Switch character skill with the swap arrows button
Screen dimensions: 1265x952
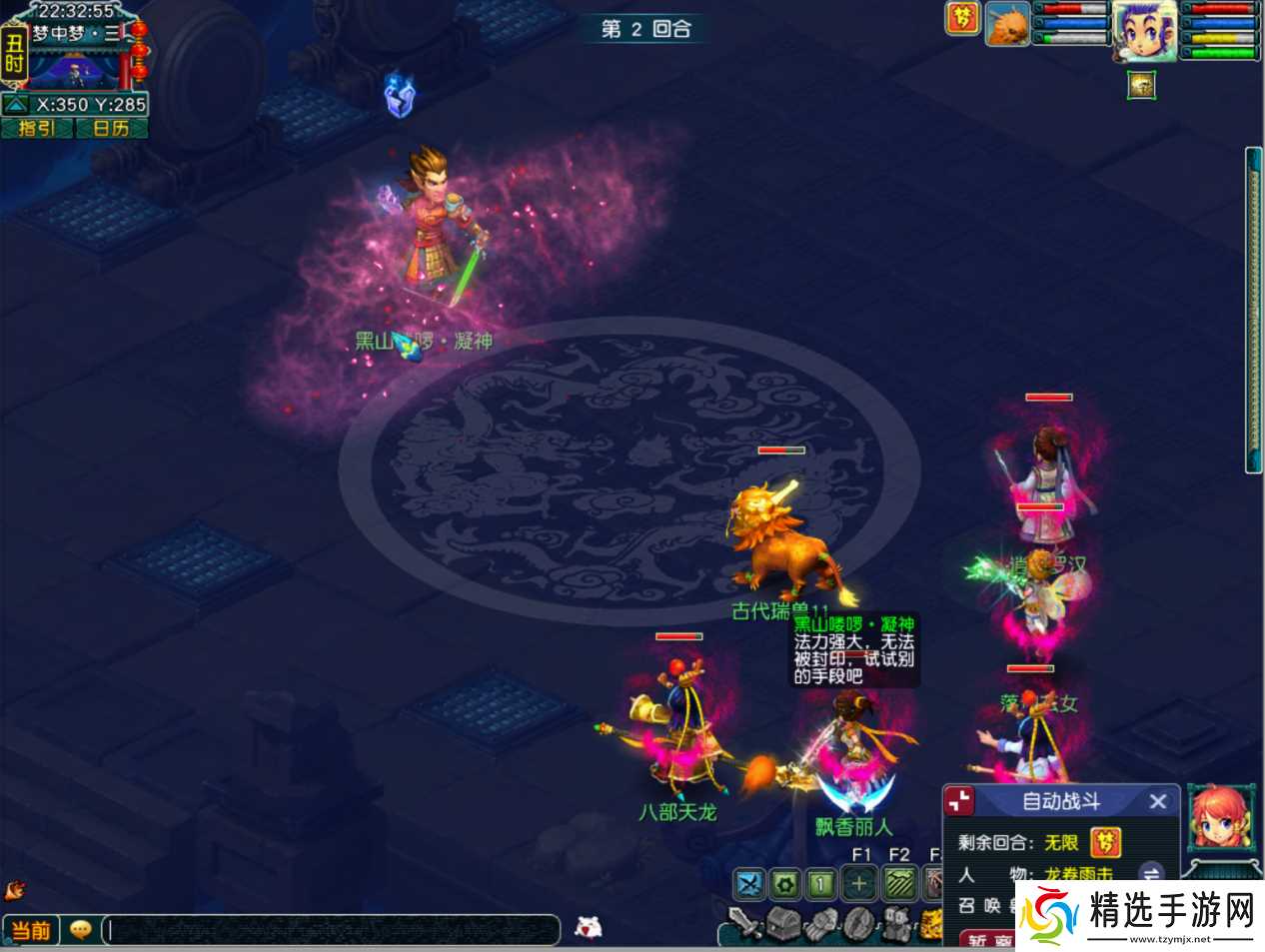click(1151, 874)
